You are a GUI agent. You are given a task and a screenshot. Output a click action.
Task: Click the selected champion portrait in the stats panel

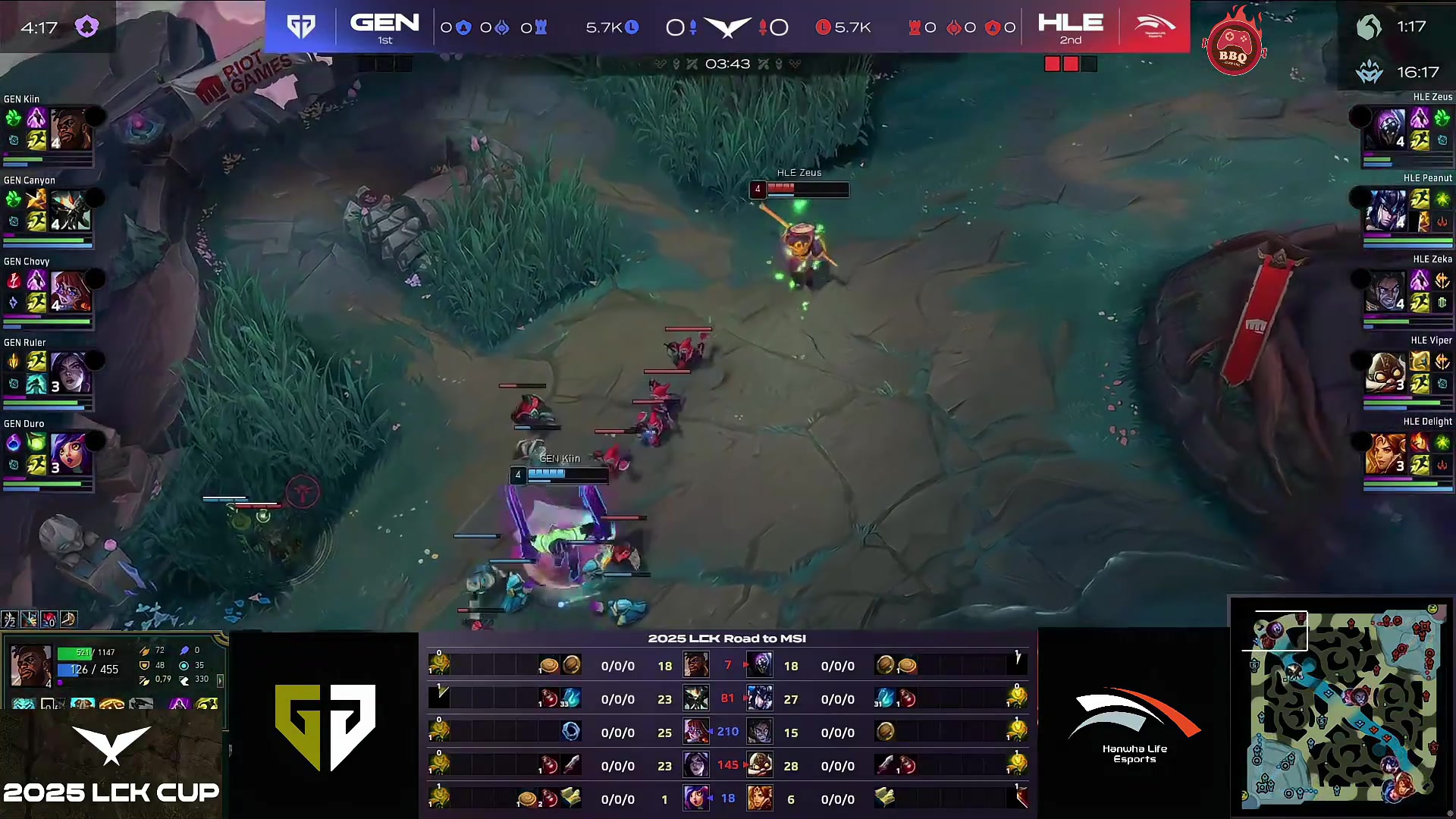point(31,666)
